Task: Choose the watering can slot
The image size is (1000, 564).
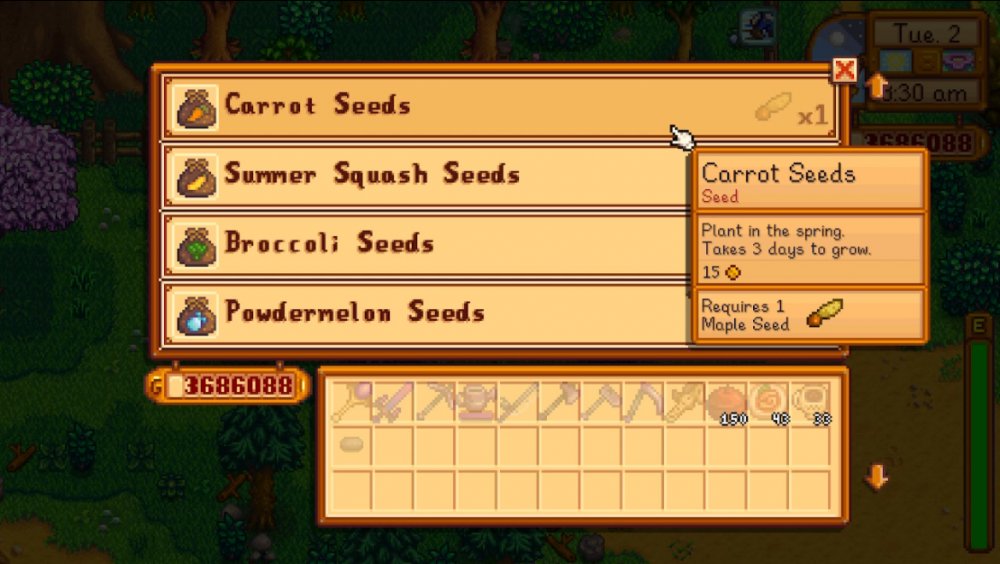Action: click(474, 402)
